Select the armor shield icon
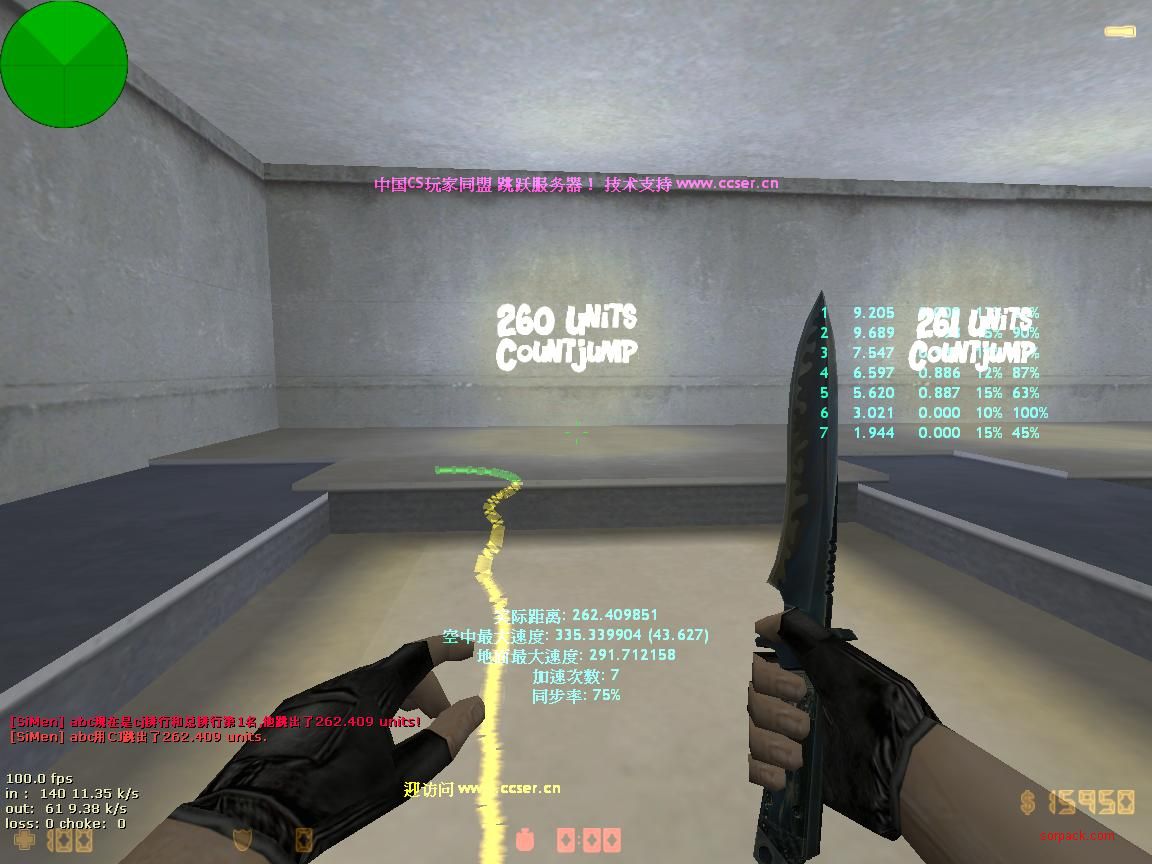Viewport: 1152px width, 864px height. click(241, 840)
